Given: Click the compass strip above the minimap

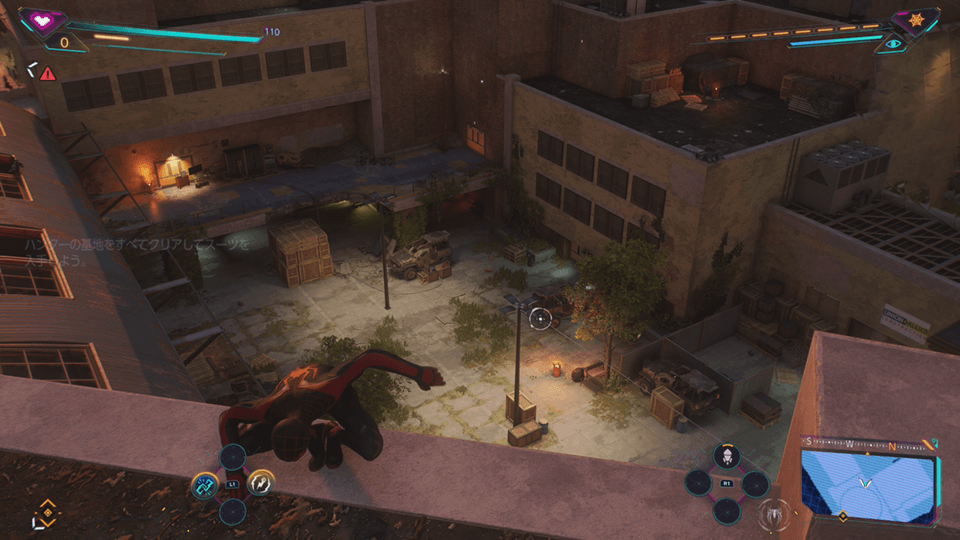Looking at the screenshot, I should [x=866, y=443].
